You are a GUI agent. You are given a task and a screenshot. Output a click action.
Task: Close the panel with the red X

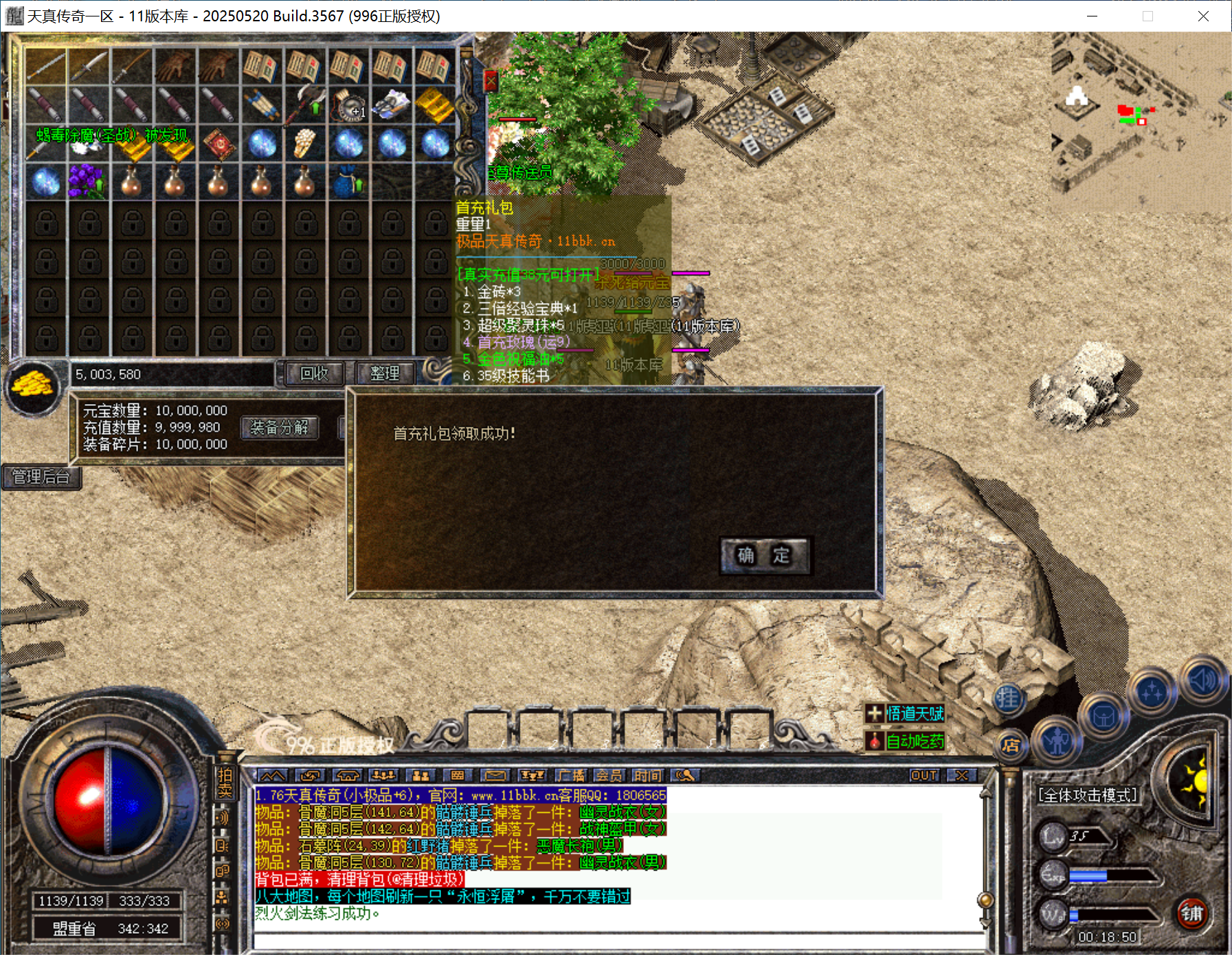491,82
